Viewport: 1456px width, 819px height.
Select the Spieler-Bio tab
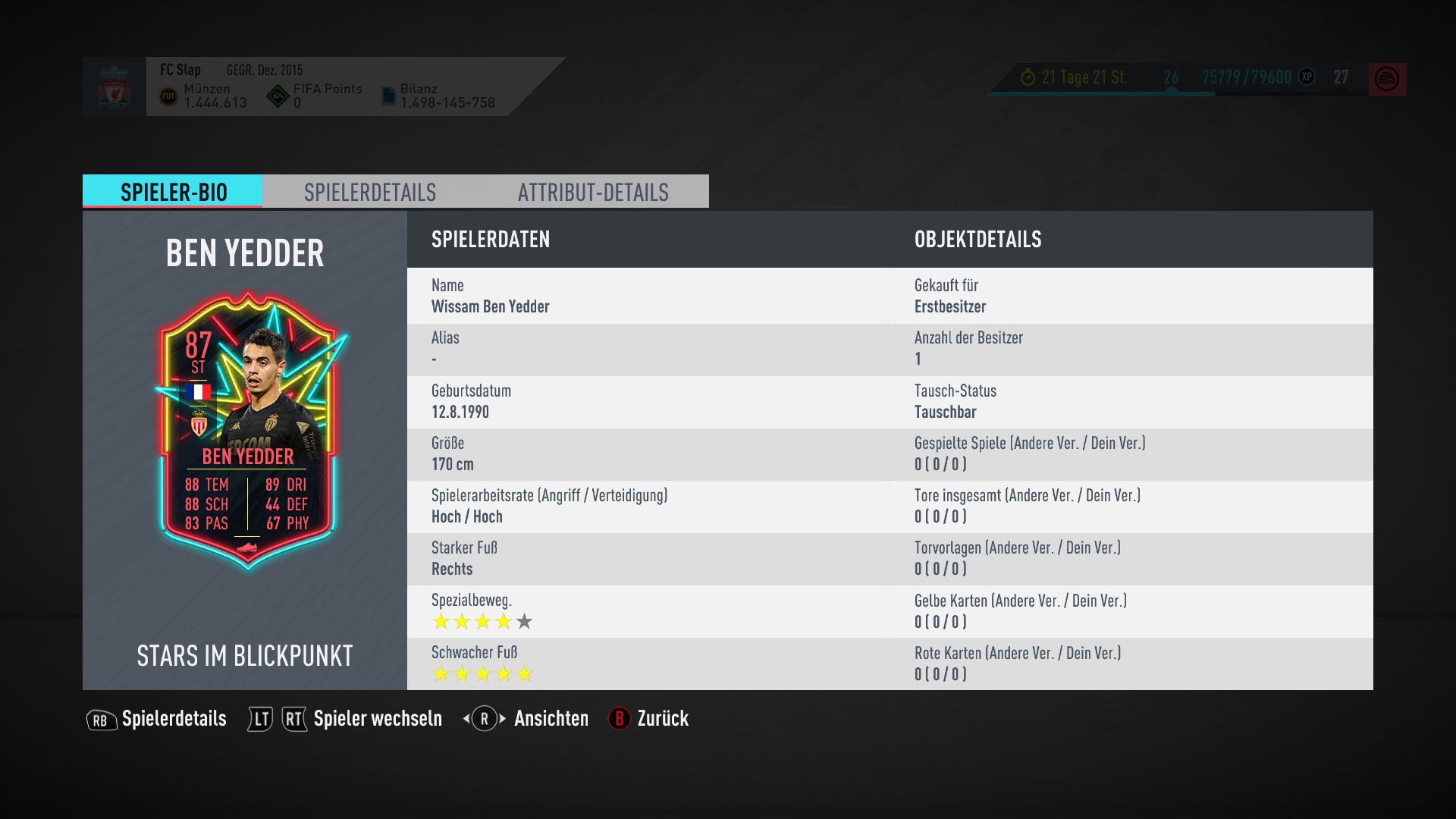point(173,192)
